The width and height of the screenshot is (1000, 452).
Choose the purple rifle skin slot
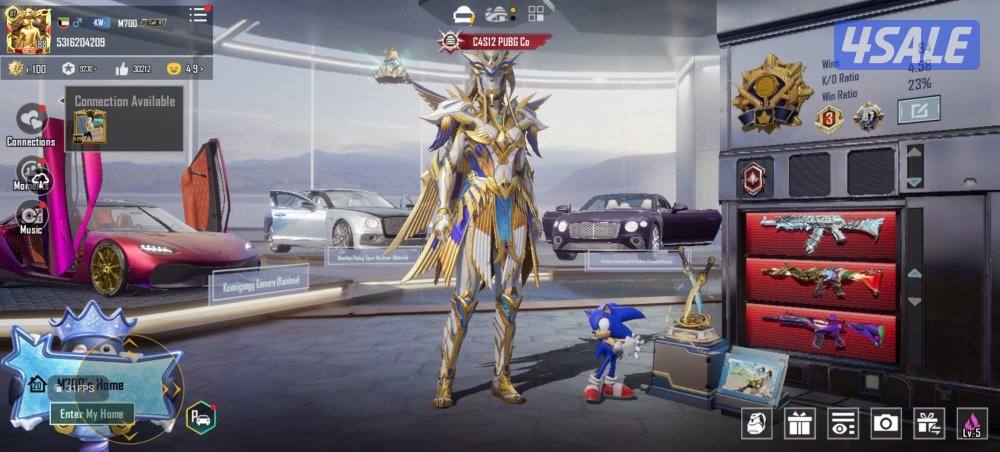820,331
